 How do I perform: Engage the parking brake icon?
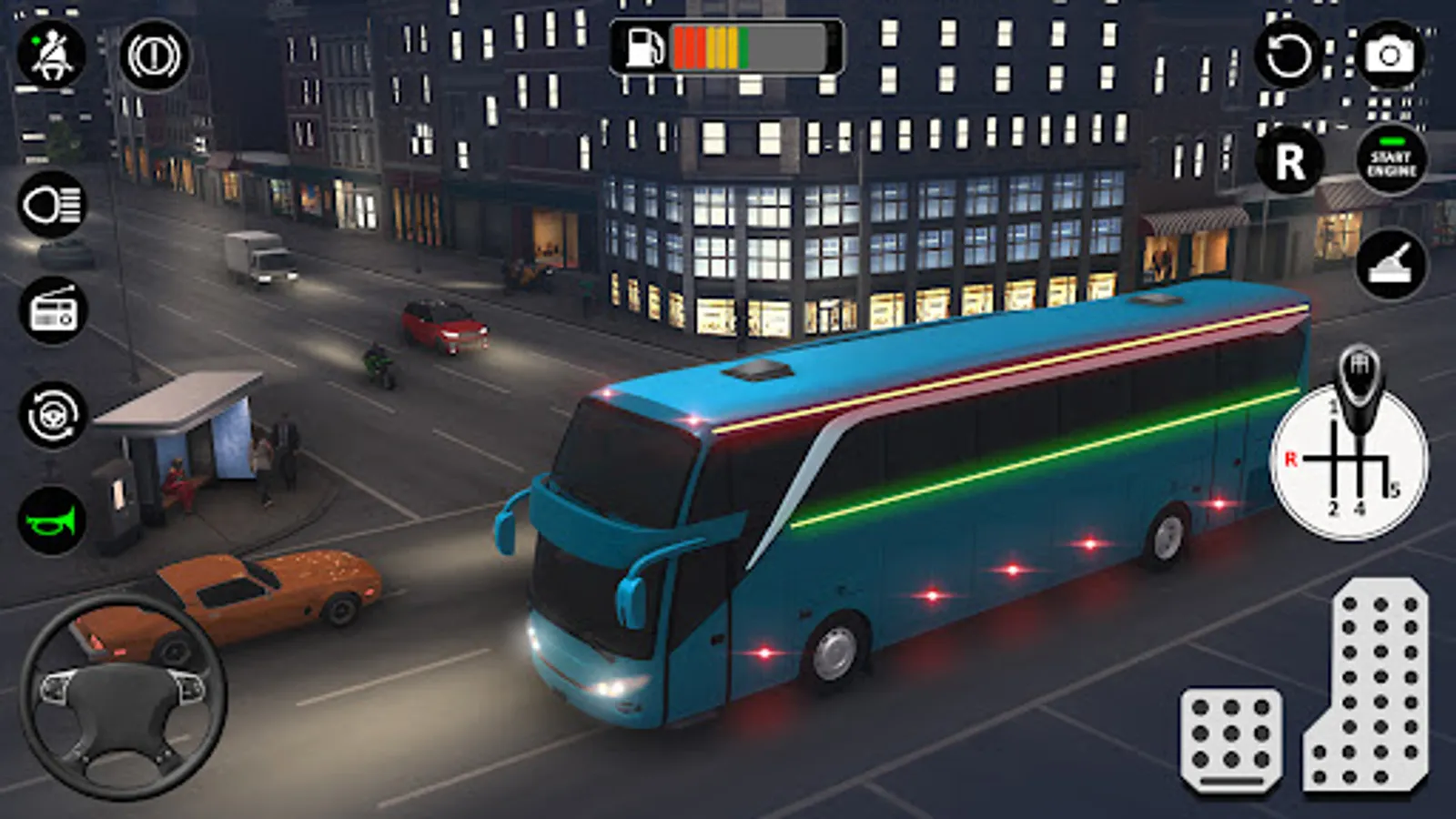click(155, 56)
